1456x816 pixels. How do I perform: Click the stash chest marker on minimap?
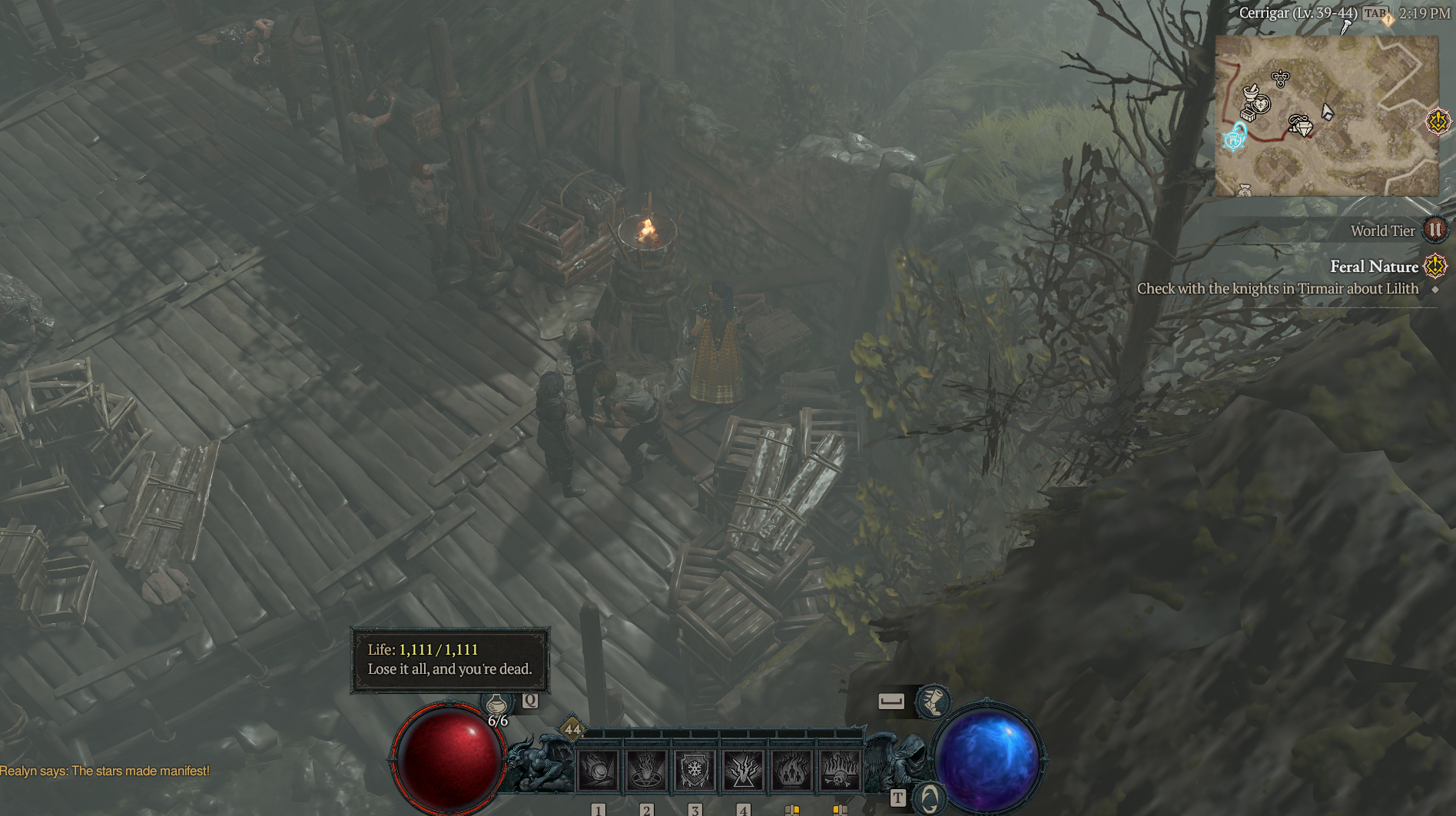tap(1249, 114)
